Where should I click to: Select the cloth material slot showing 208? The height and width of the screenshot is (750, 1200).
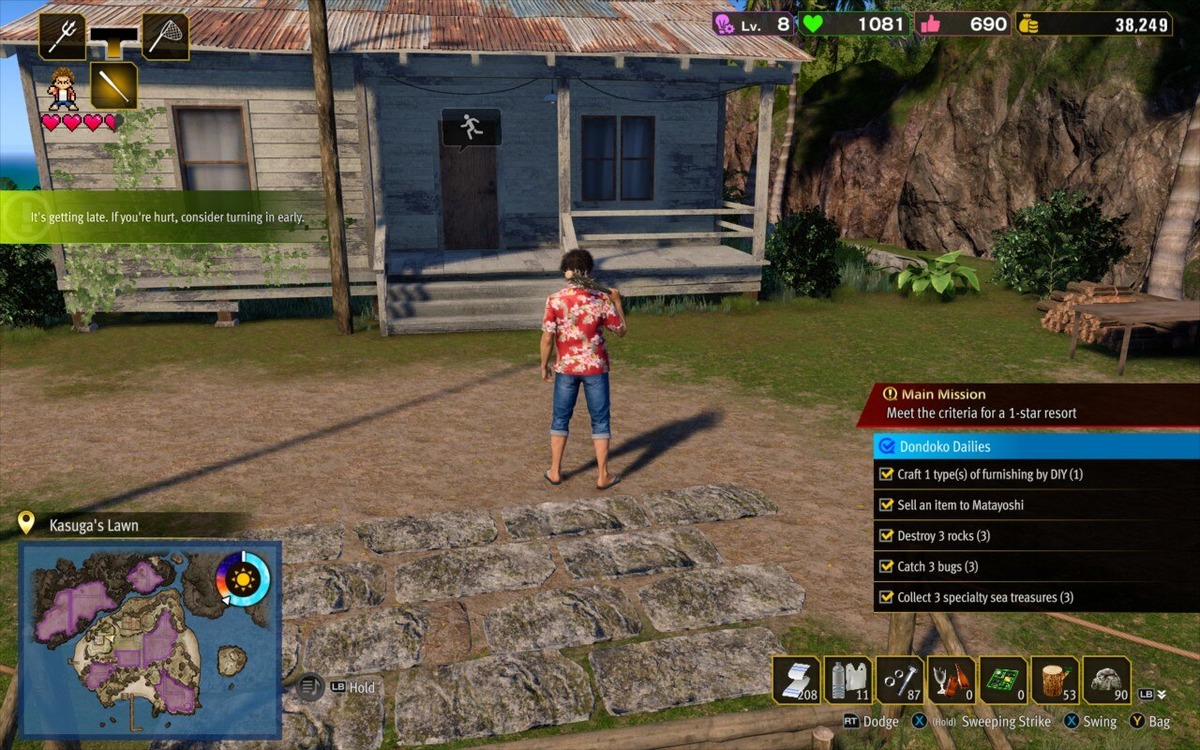[796, 680]
